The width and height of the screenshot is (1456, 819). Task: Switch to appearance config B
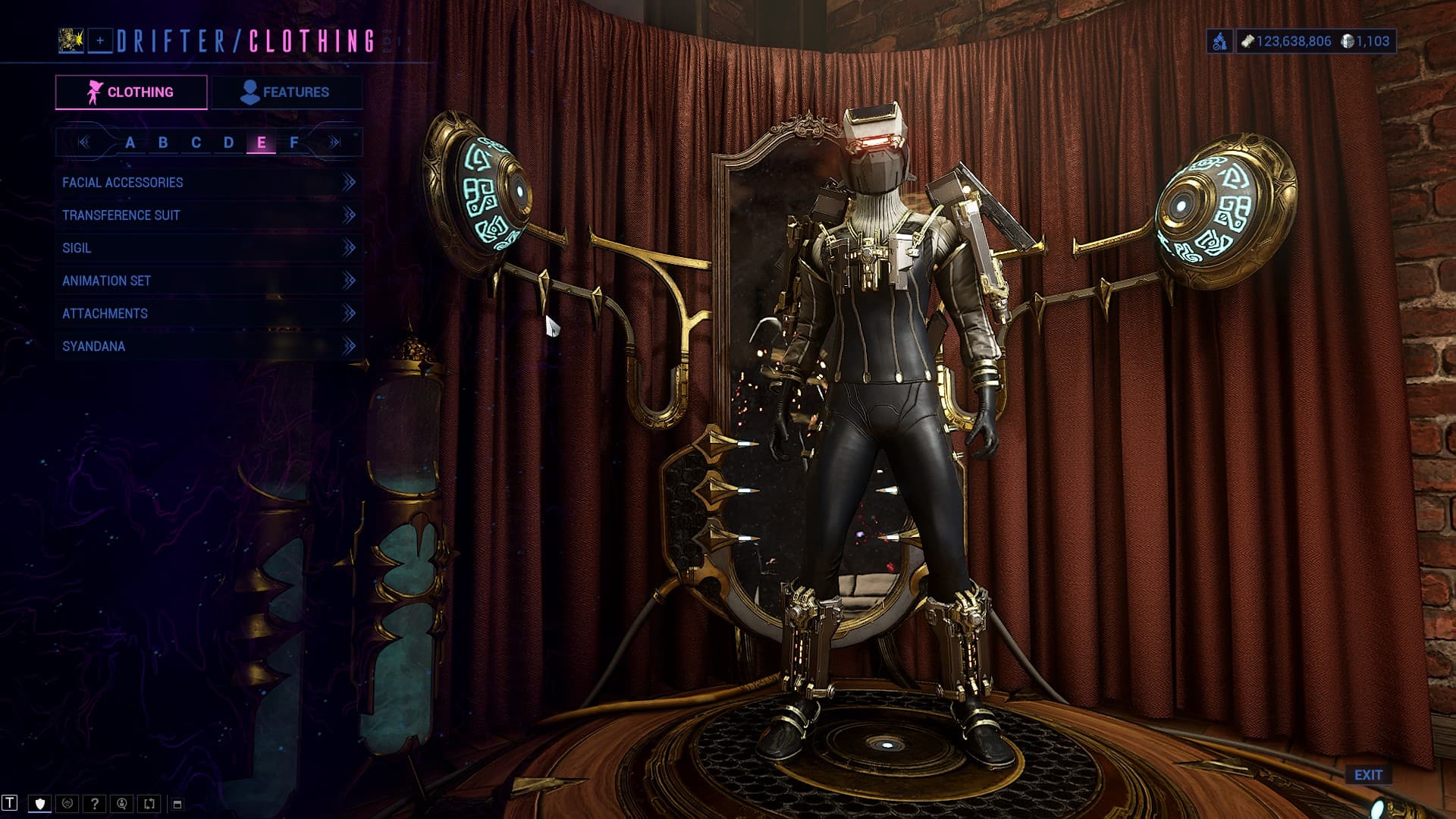tap(163, 143)
